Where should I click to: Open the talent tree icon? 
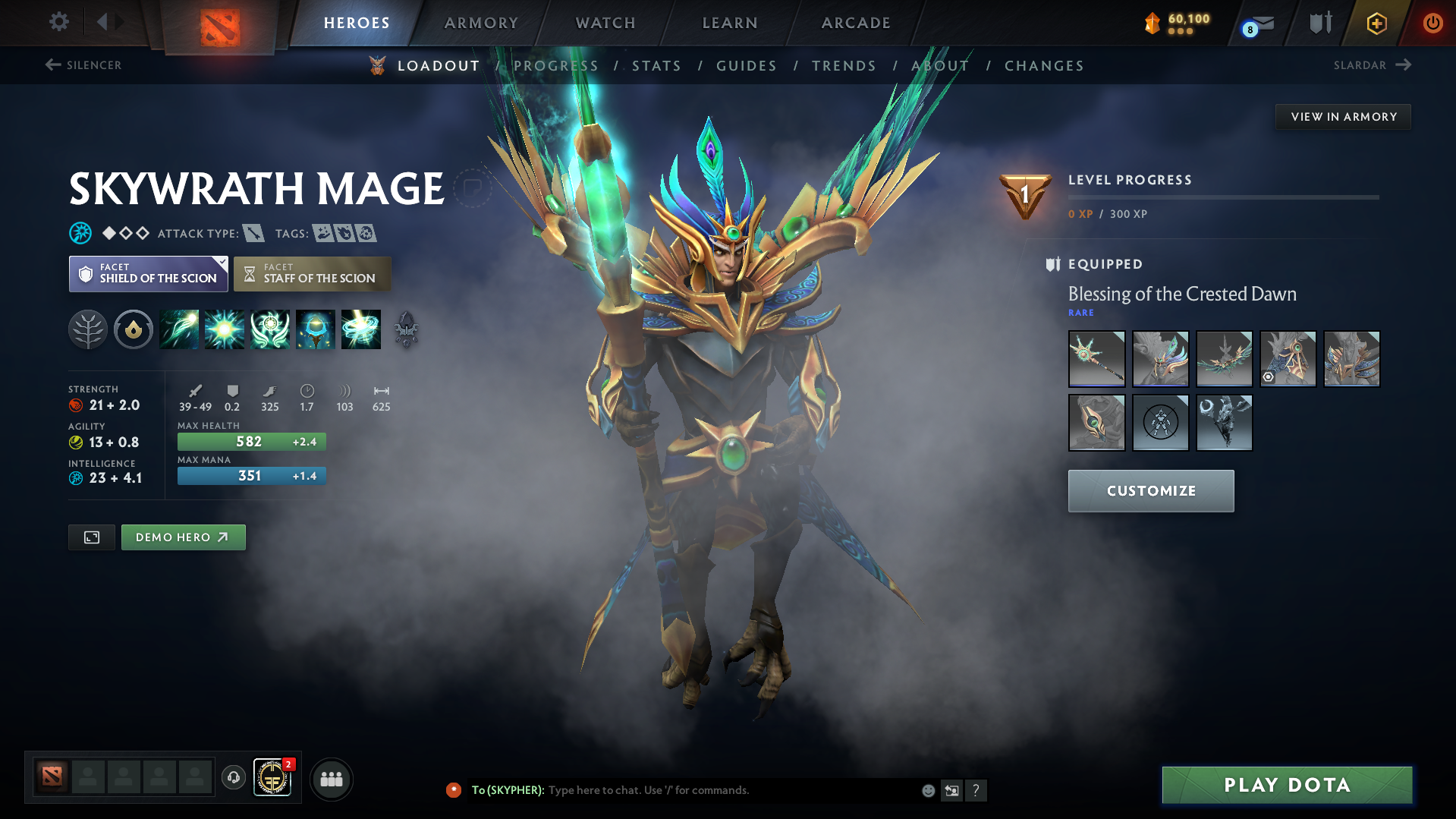(x=89, y=329)
